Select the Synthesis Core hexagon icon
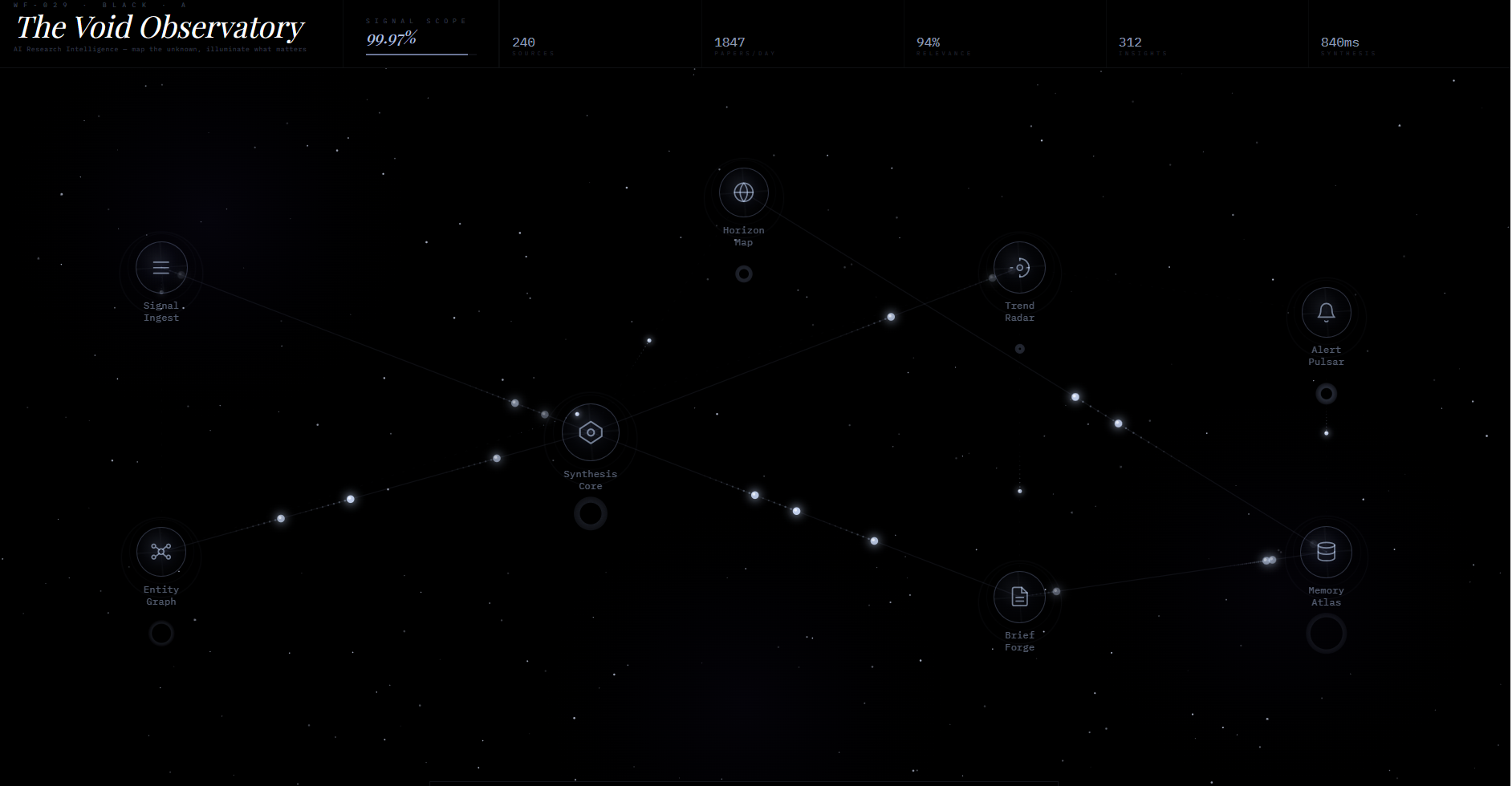 tap(591, 432)
